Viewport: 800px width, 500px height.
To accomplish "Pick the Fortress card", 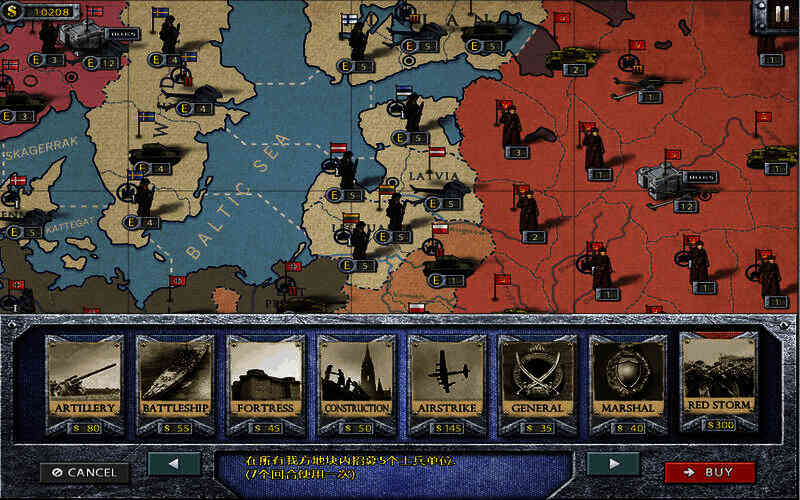I will pyautogui.click(x=265, y=381).
